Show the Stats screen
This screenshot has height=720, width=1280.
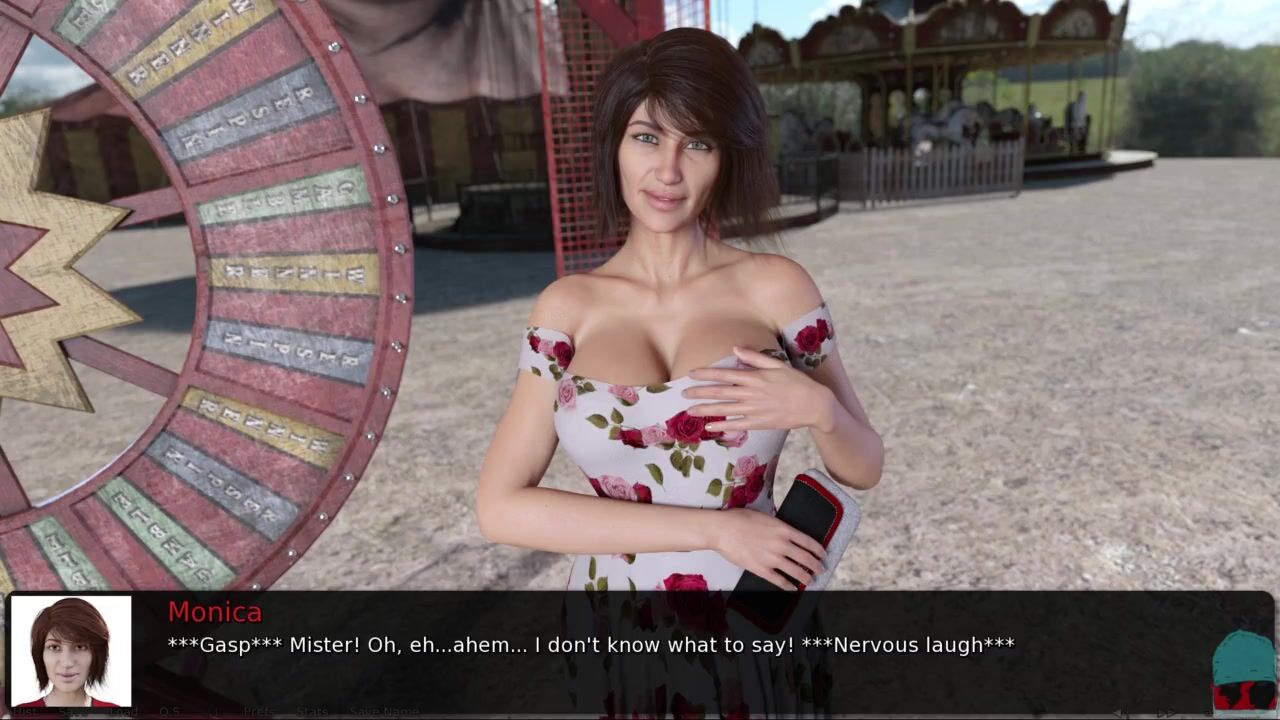(x=311, y=712)
